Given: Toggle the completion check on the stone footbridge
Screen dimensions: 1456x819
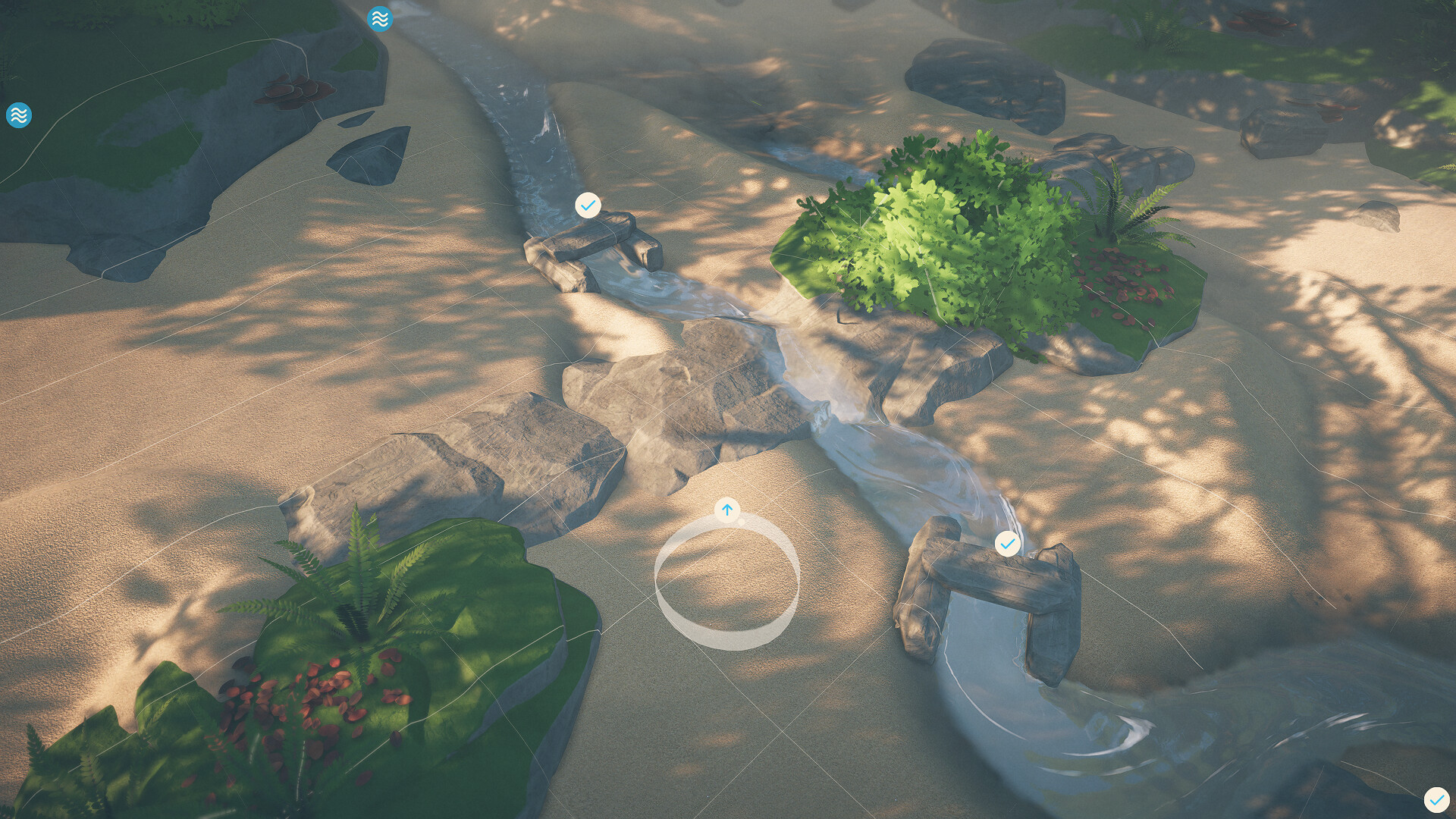Looking at the screenshot, I should tap(588, 204).
